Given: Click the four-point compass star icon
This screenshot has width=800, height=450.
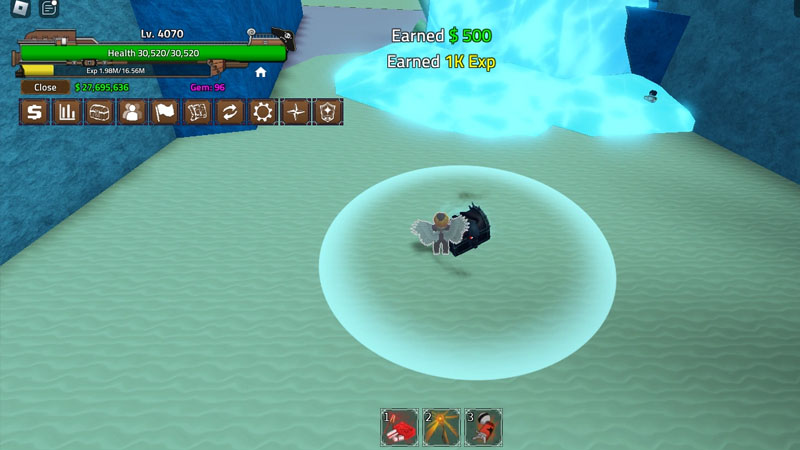Looking at the screenshot, I should 296,112.
